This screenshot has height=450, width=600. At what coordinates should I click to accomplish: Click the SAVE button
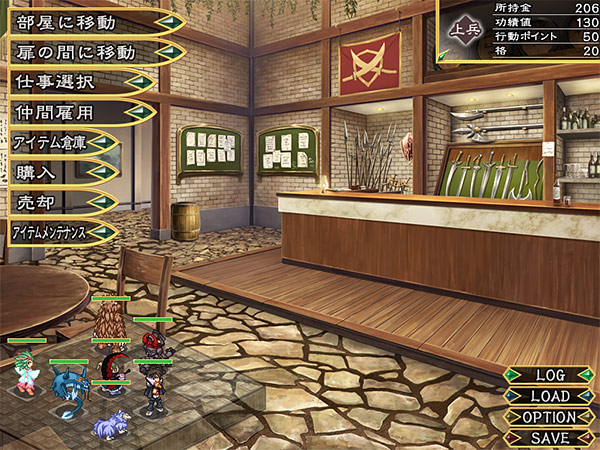[x=550, y=438]
